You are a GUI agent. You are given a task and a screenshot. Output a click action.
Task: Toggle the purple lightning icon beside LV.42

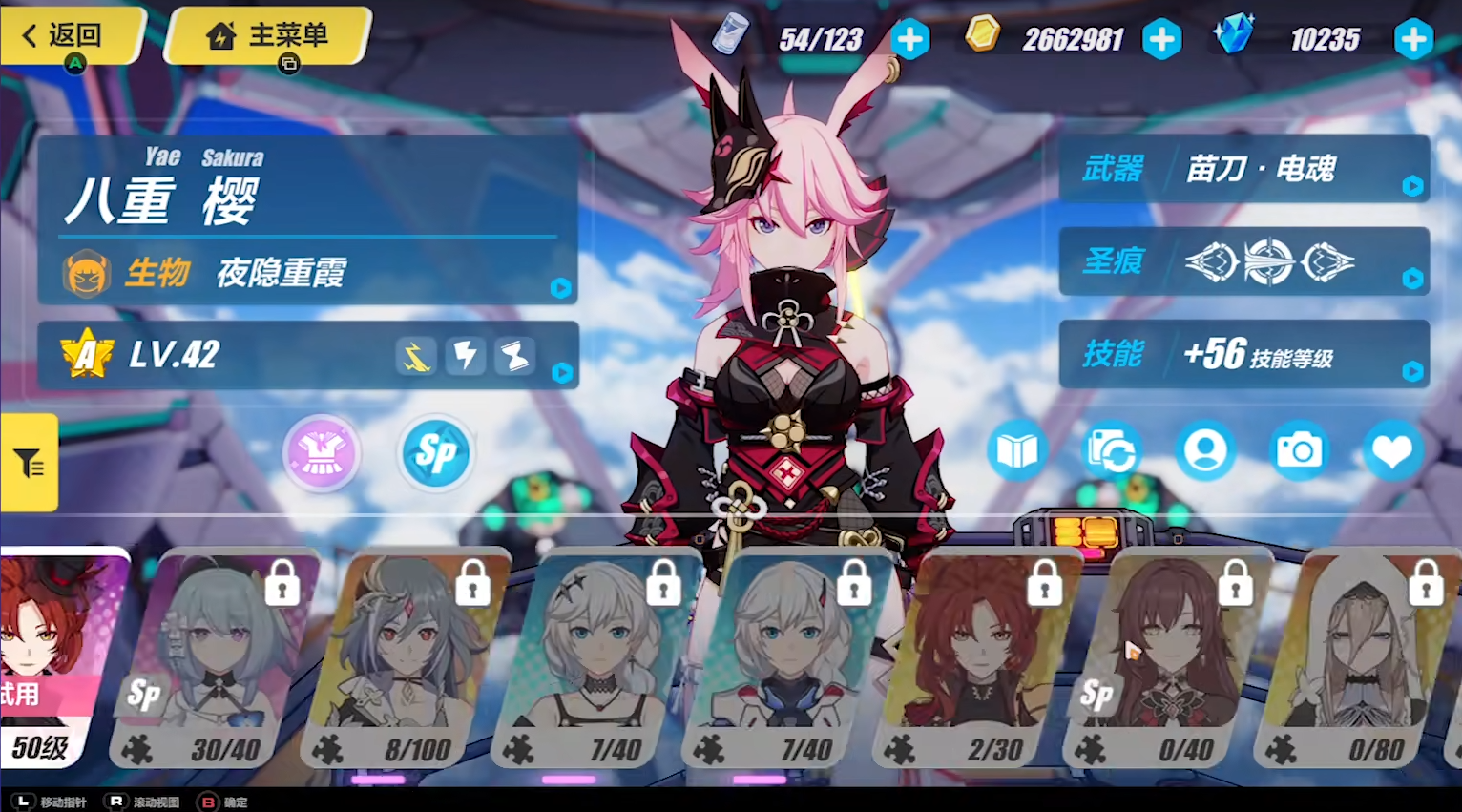click(x=465, y=355)
